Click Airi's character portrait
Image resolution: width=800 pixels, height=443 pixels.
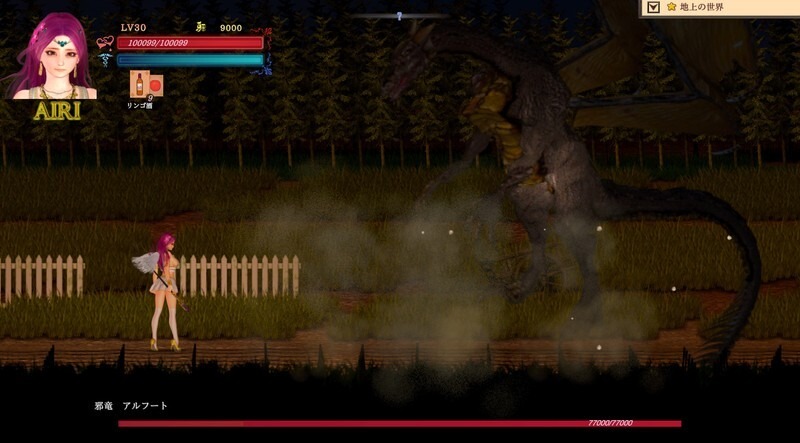coord(55,56)
